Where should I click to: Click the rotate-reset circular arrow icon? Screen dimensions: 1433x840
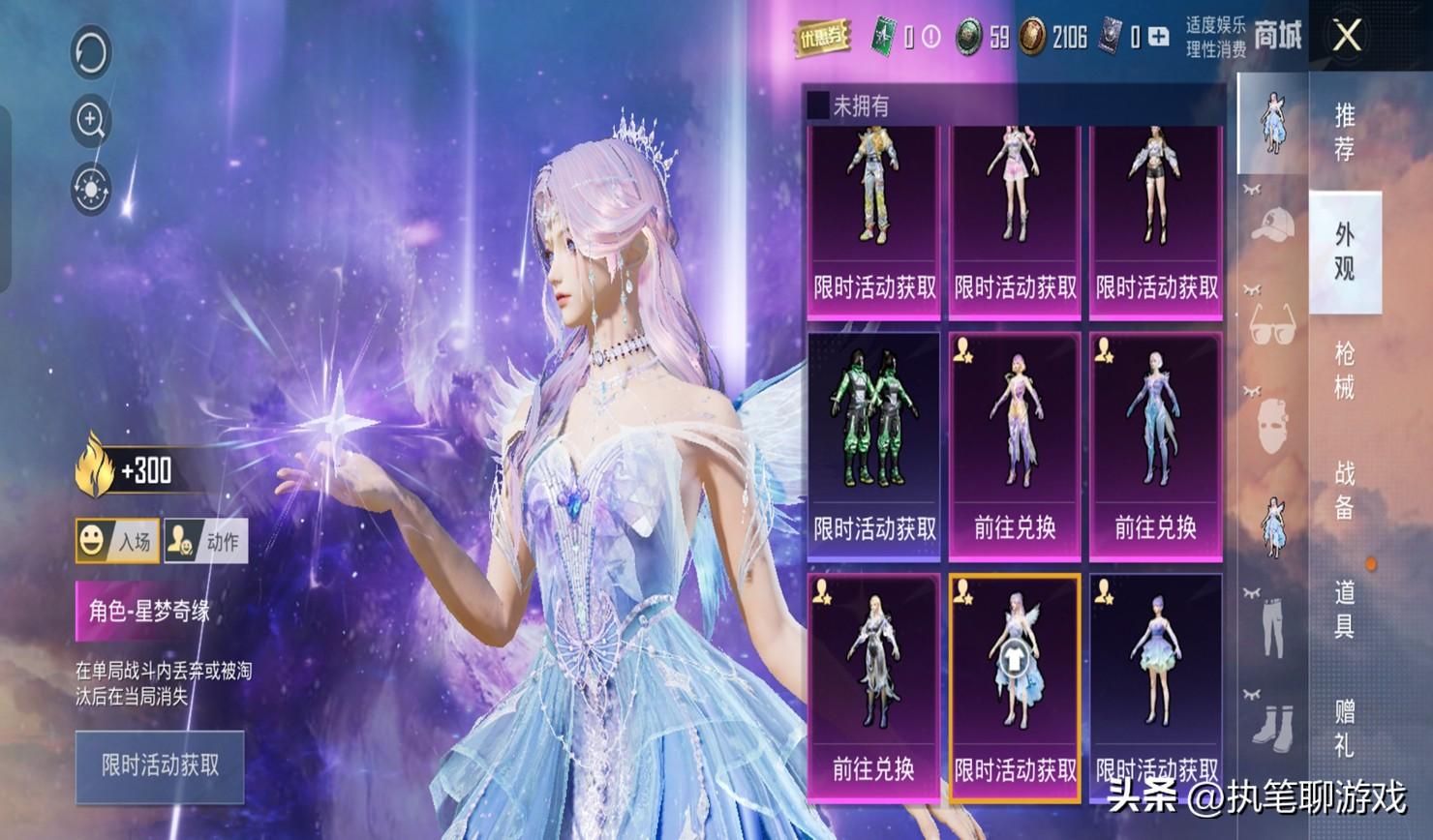click(91, 51)
